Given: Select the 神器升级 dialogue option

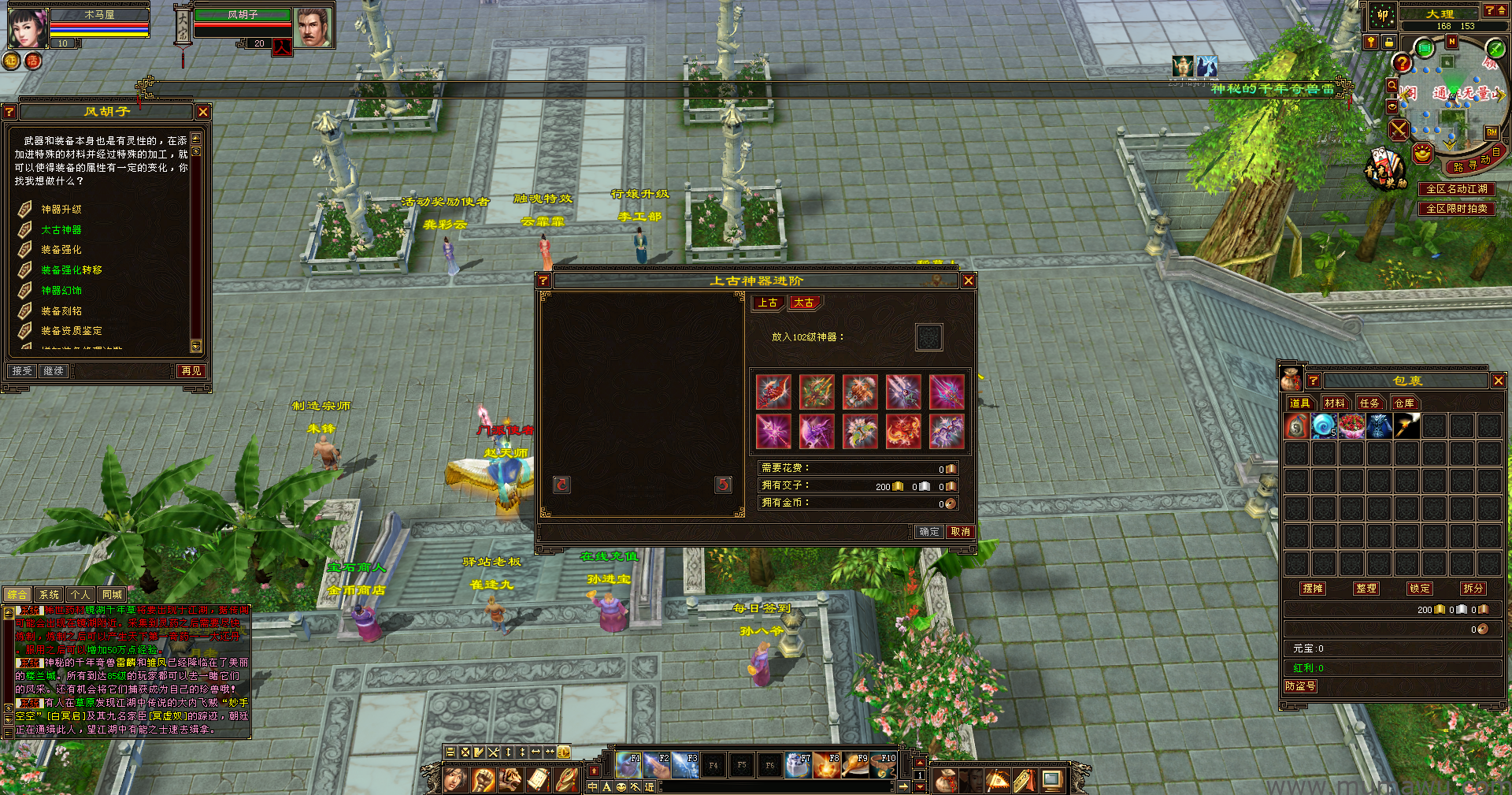Looking at the screenshot, I should pyautogui.click(x=61, y=210).
